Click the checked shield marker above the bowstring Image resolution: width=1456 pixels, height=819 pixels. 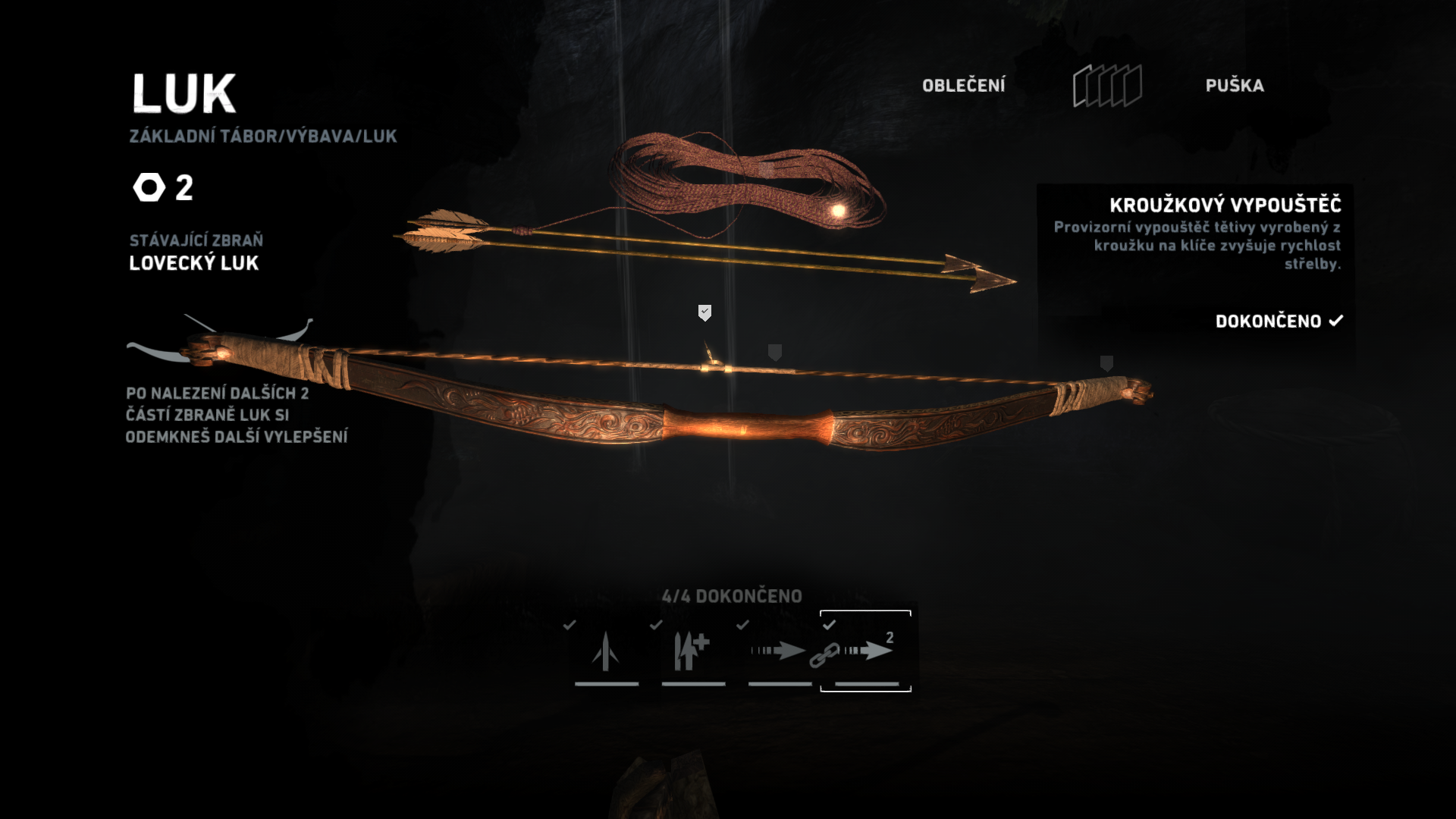click(704, 312)
